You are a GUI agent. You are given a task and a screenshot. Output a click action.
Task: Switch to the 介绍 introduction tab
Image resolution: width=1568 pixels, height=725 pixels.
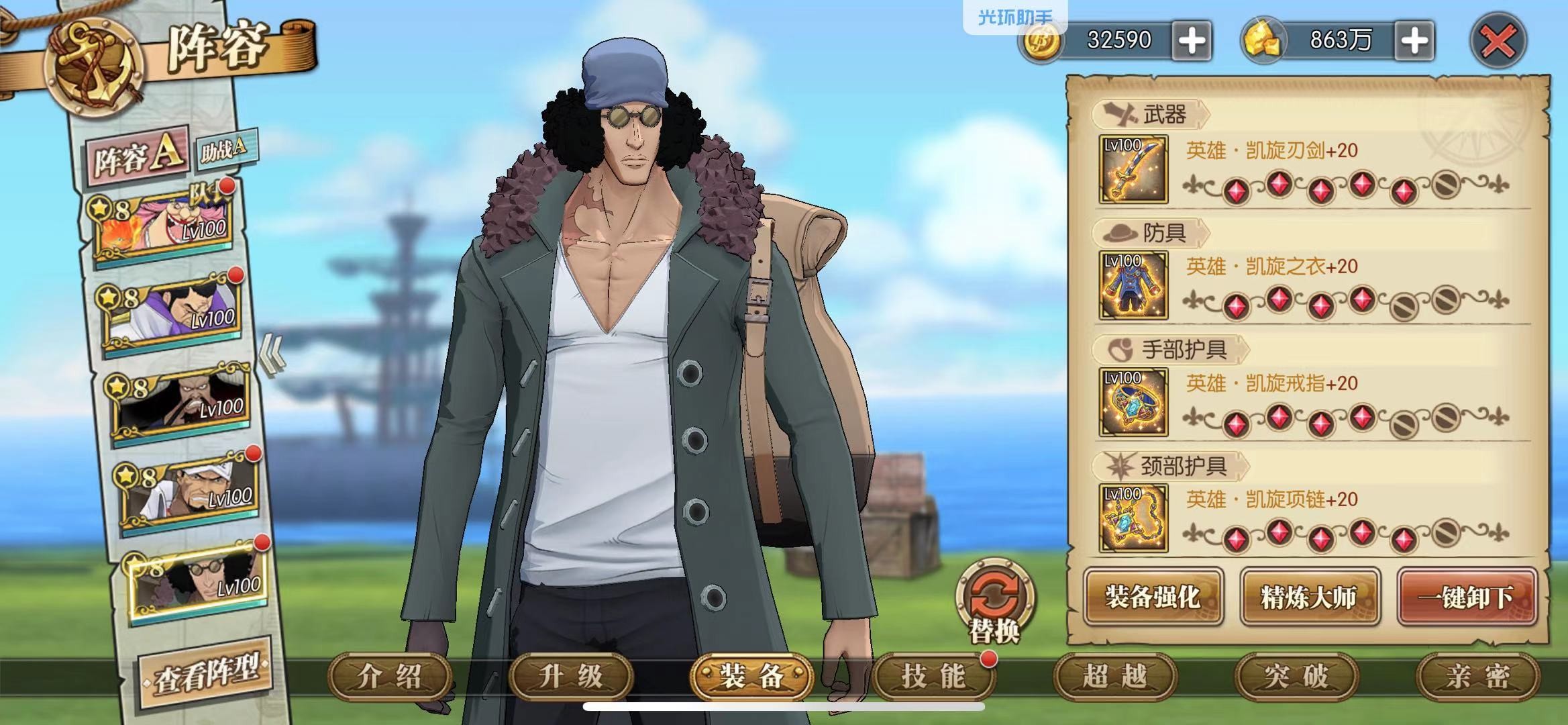coord(390,676)
